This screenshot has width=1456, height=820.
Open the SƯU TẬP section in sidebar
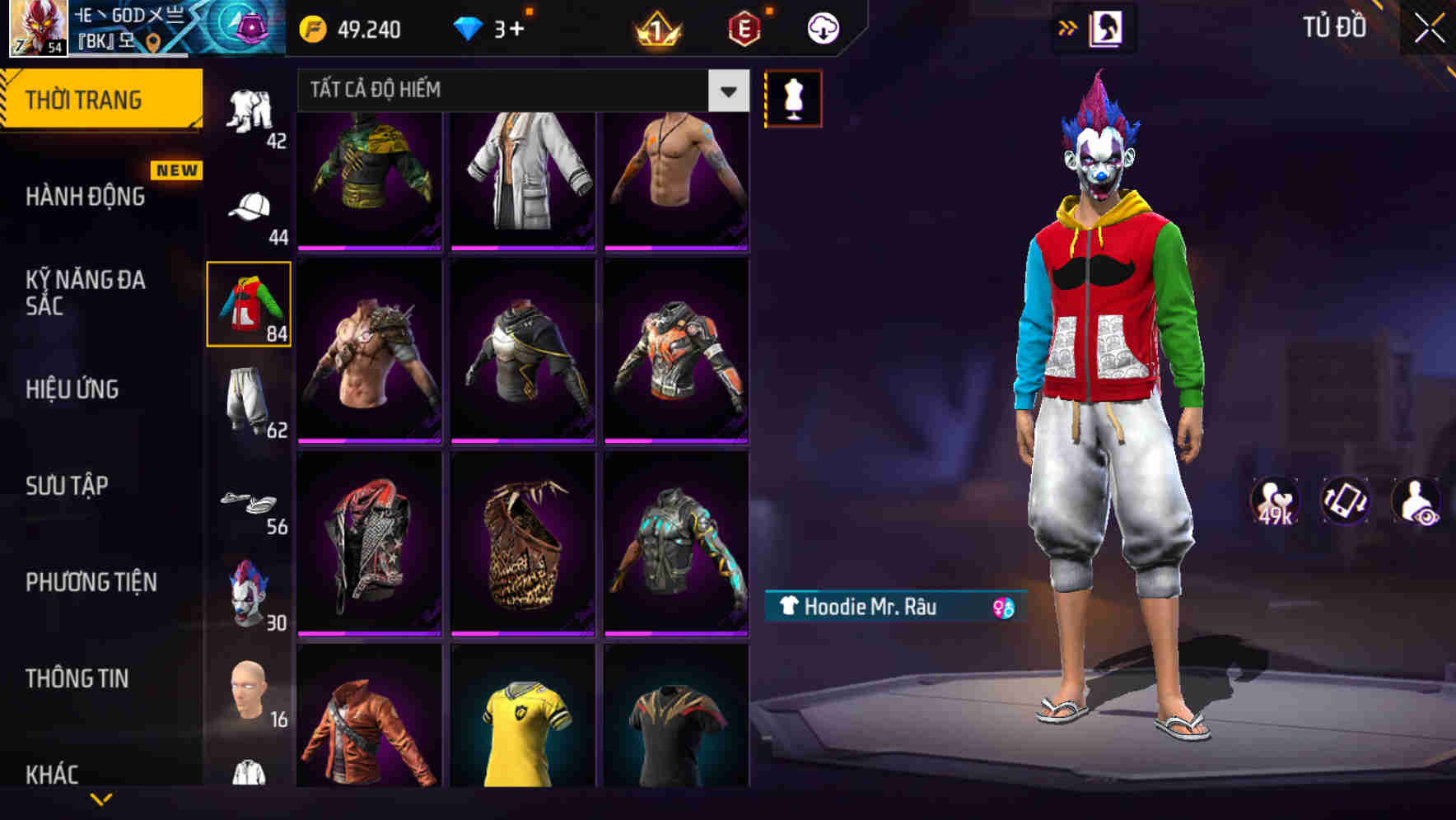[66, 486]
